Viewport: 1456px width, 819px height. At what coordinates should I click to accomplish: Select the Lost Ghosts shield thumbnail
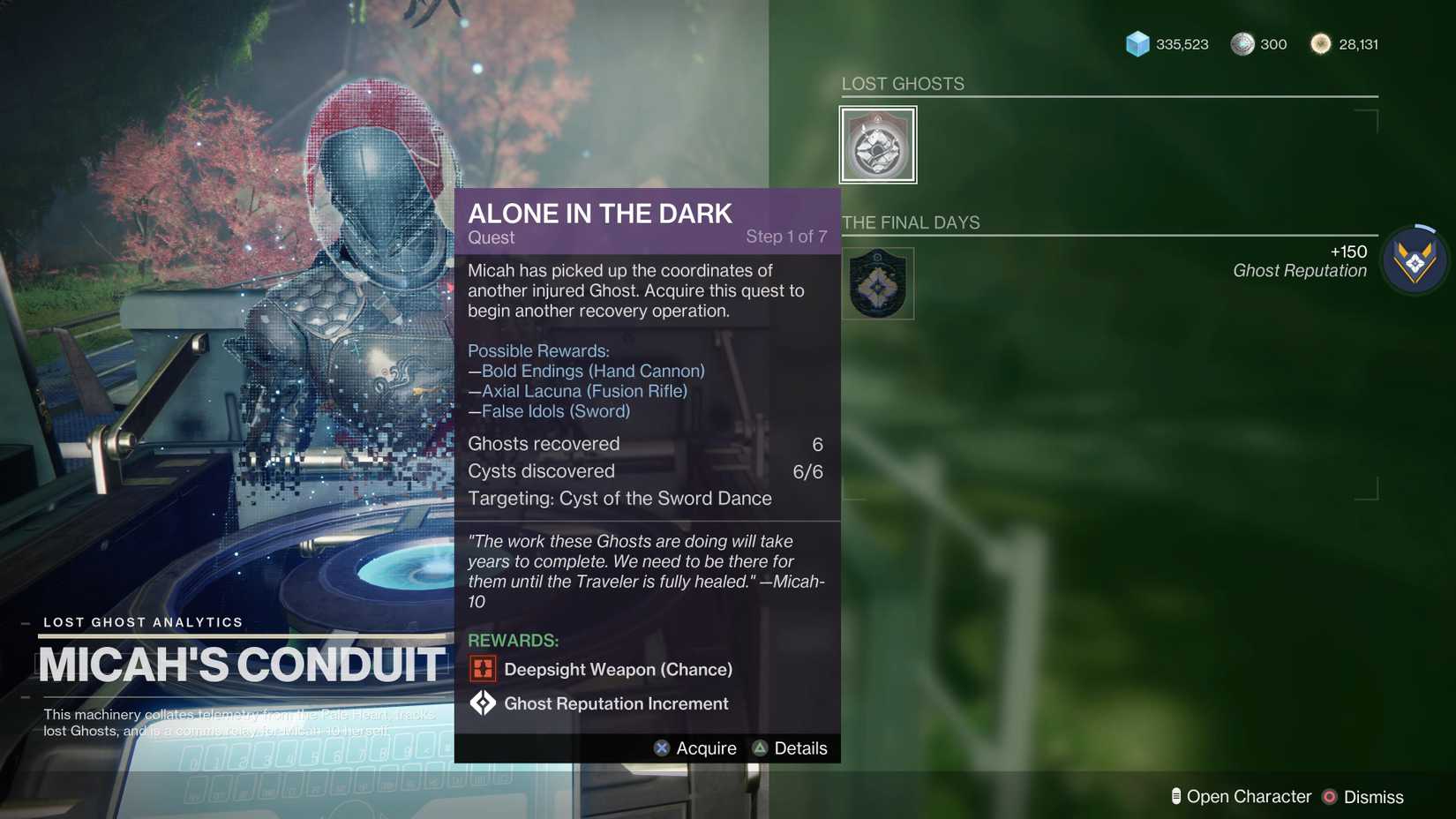click(x=877, y=144)
